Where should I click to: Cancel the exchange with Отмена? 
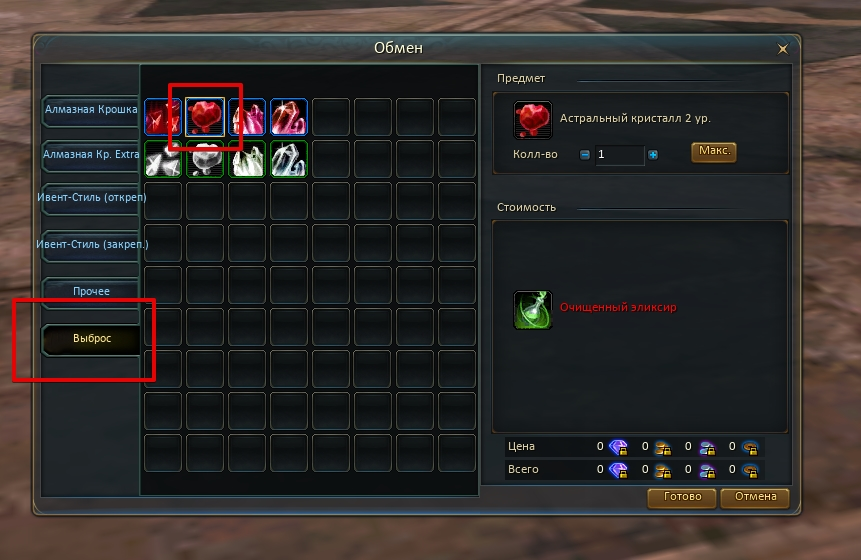[x=755, y=498]
